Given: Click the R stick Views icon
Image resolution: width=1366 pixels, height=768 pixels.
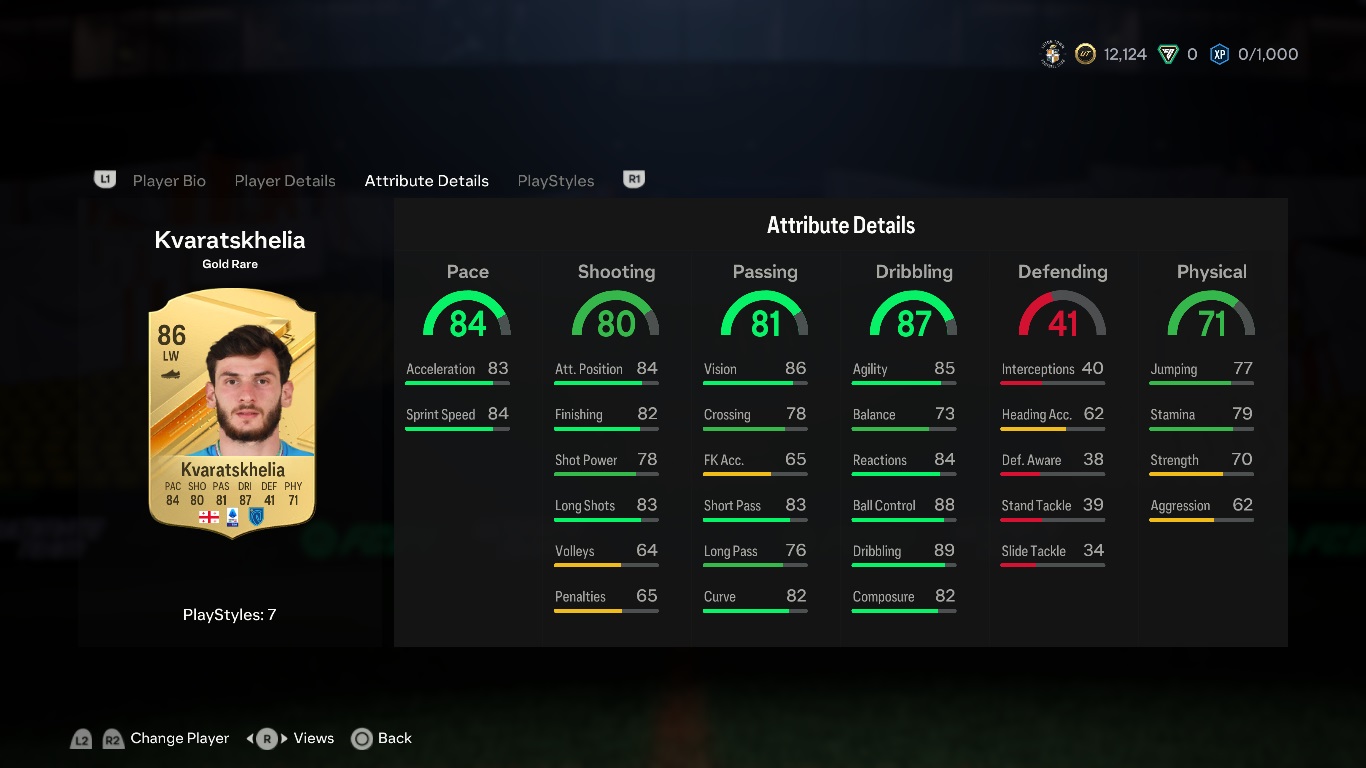Looking at the screenshot, I should click(265, 738).
